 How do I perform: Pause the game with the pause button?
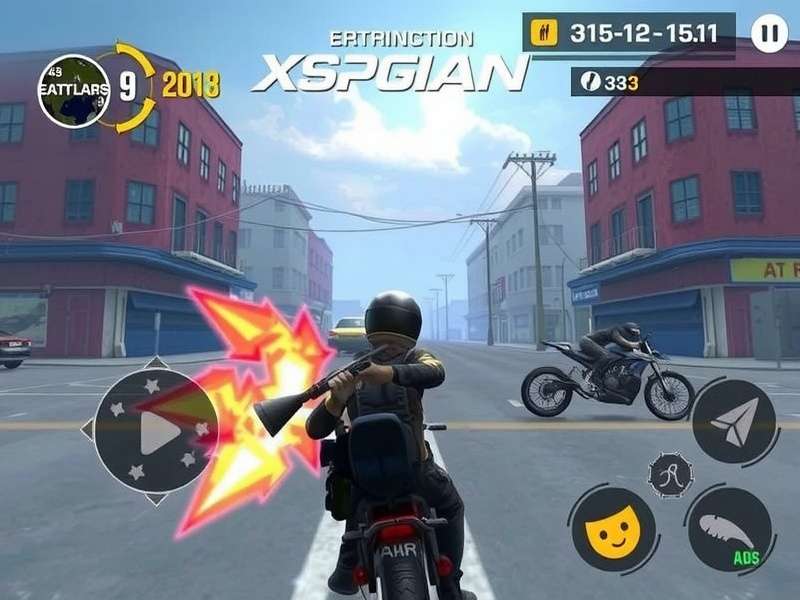(768, 33)
